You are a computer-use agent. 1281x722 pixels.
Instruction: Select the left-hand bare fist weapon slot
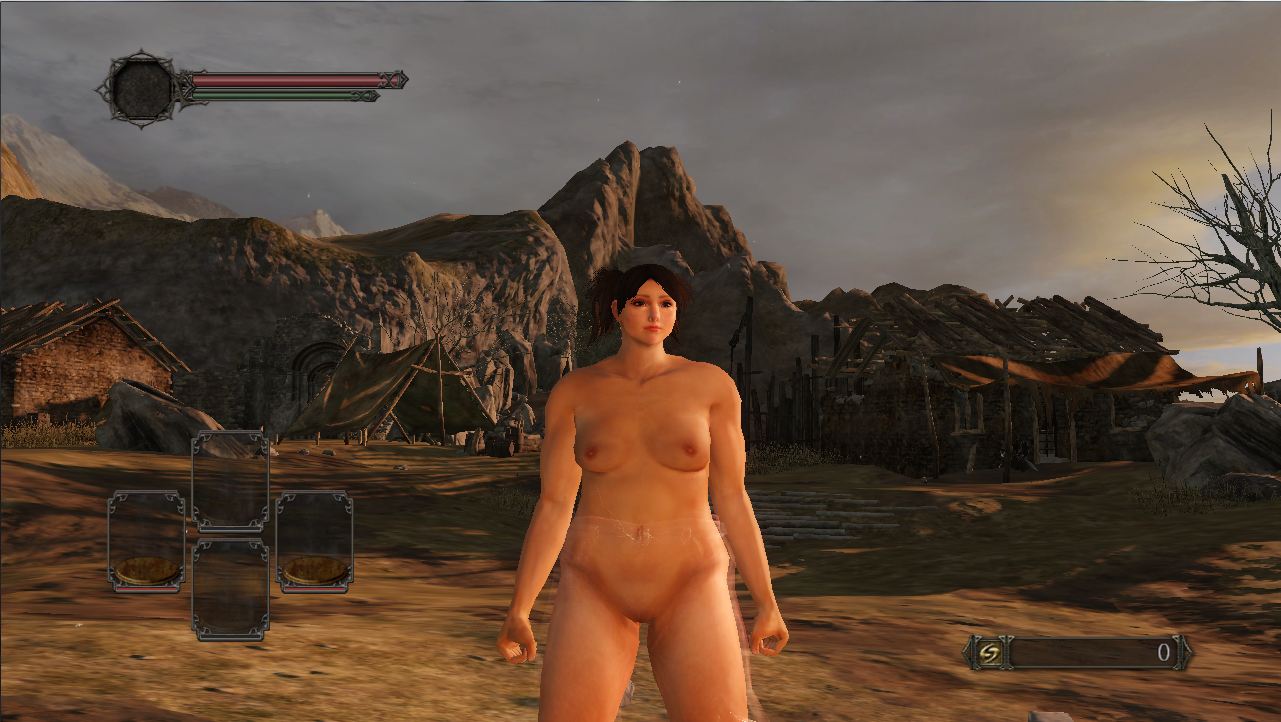click(146, 541)
